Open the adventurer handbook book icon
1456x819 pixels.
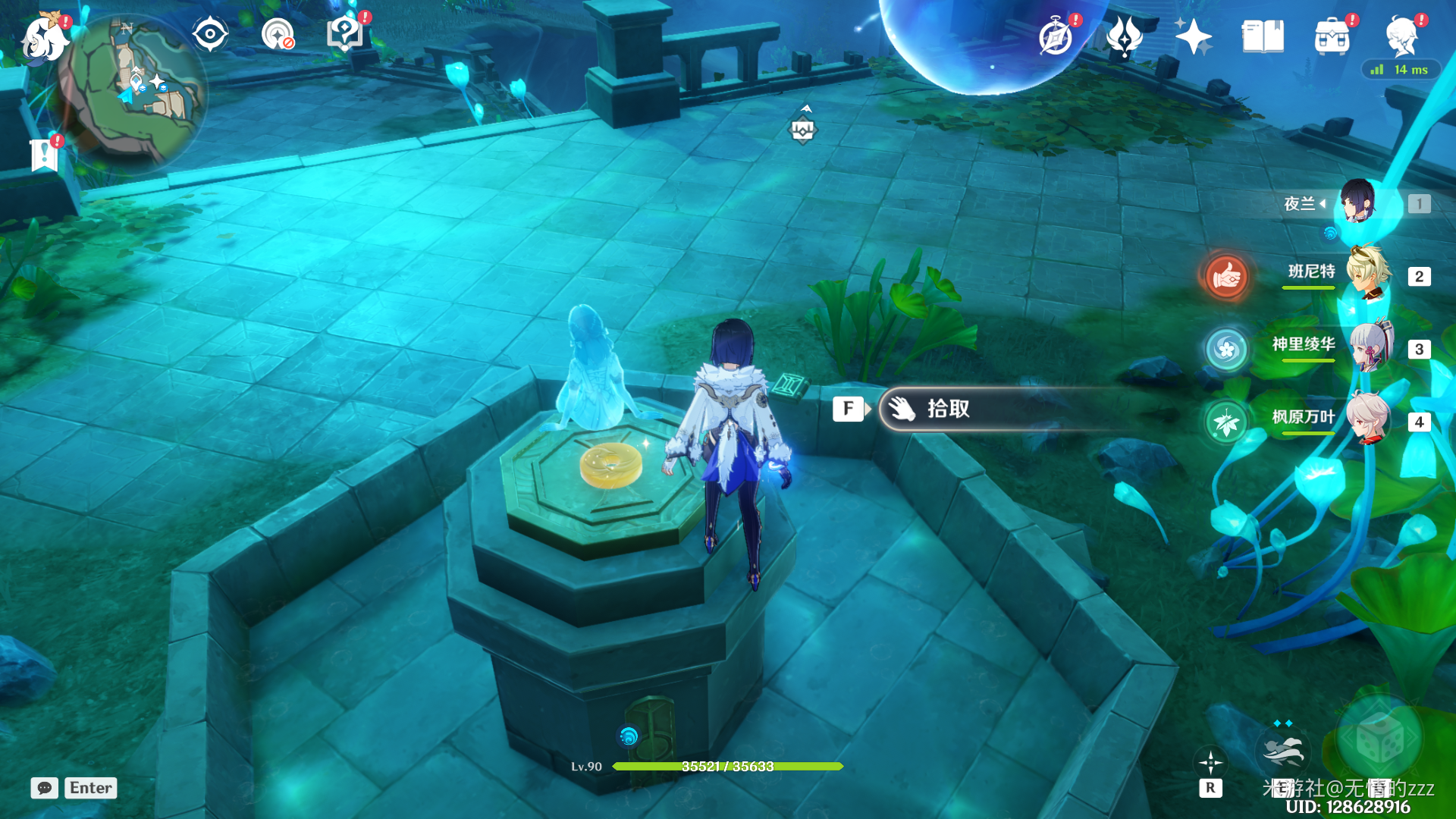click(1263, 36)
